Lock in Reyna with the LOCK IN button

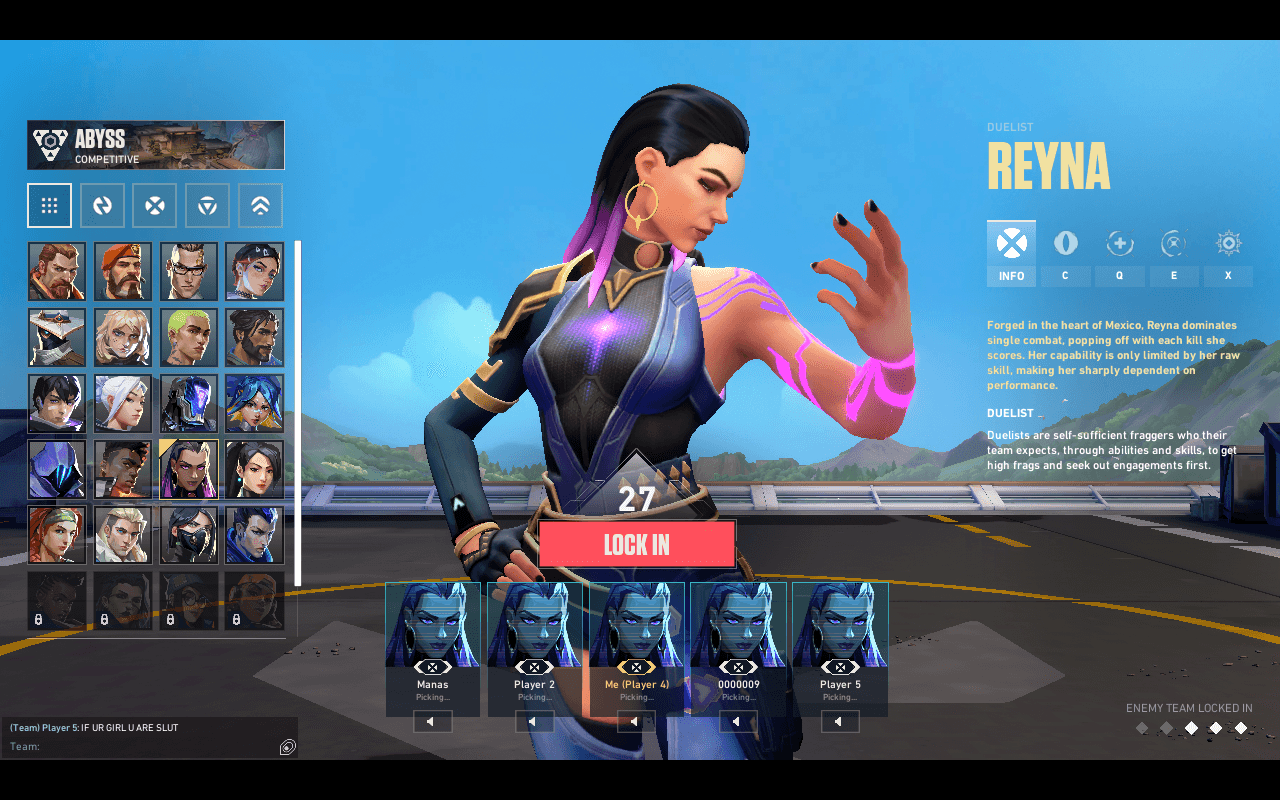[x=637, y=544]
